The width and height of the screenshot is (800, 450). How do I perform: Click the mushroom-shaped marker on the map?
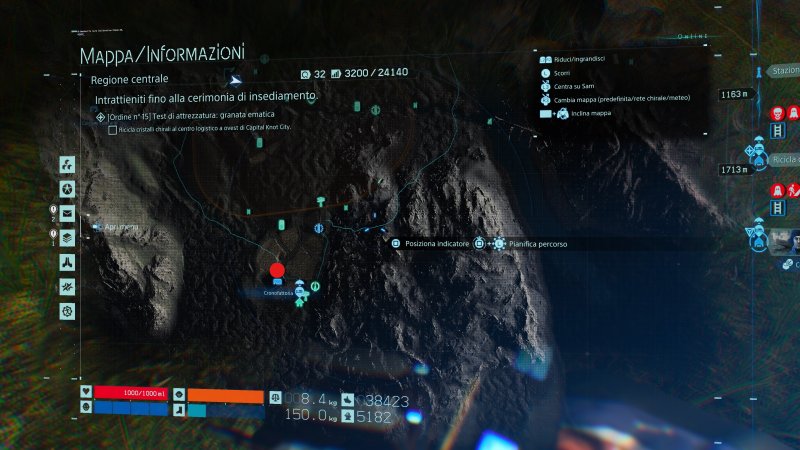320,201
